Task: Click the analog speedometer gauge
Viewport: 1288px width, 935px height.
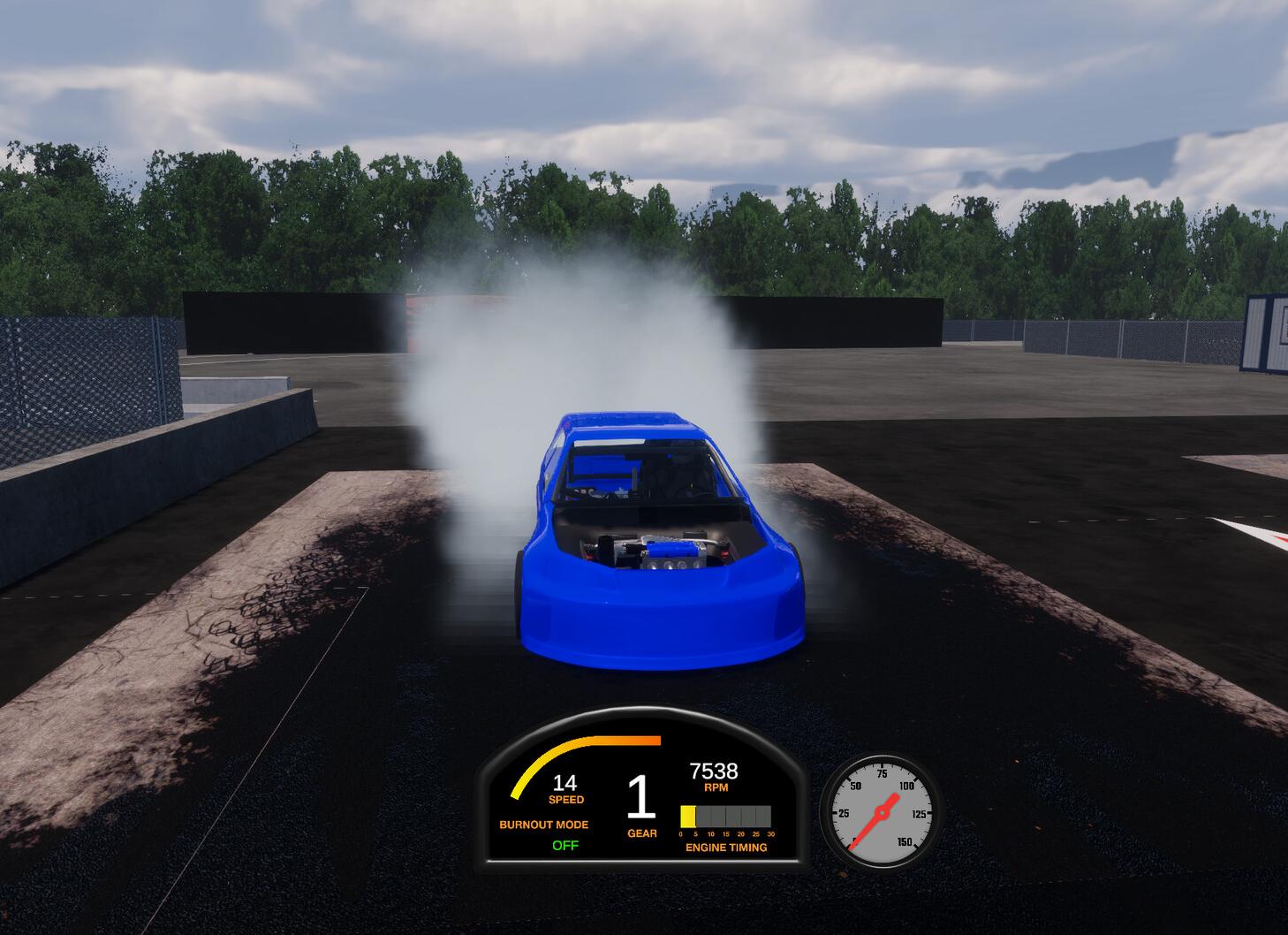Action: [883, 811]
